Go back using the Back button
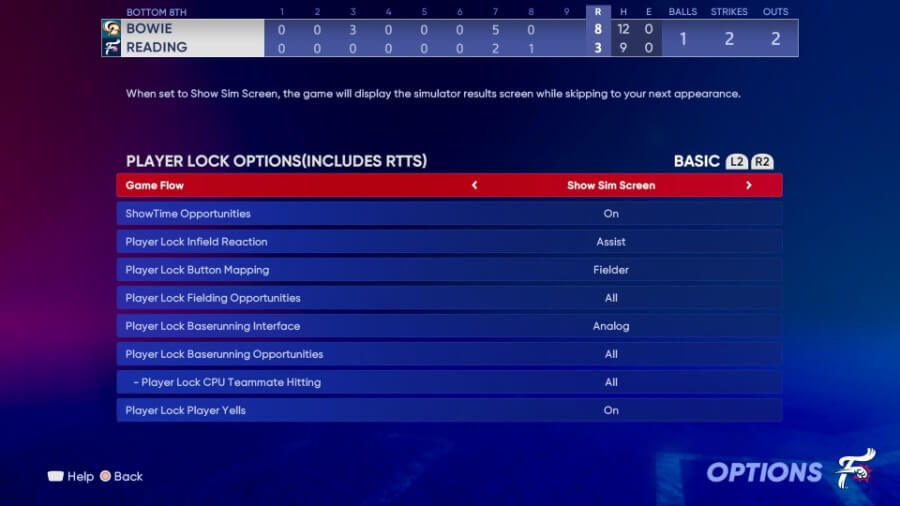This screenshot has height=506, width=900. pos(121,476)
